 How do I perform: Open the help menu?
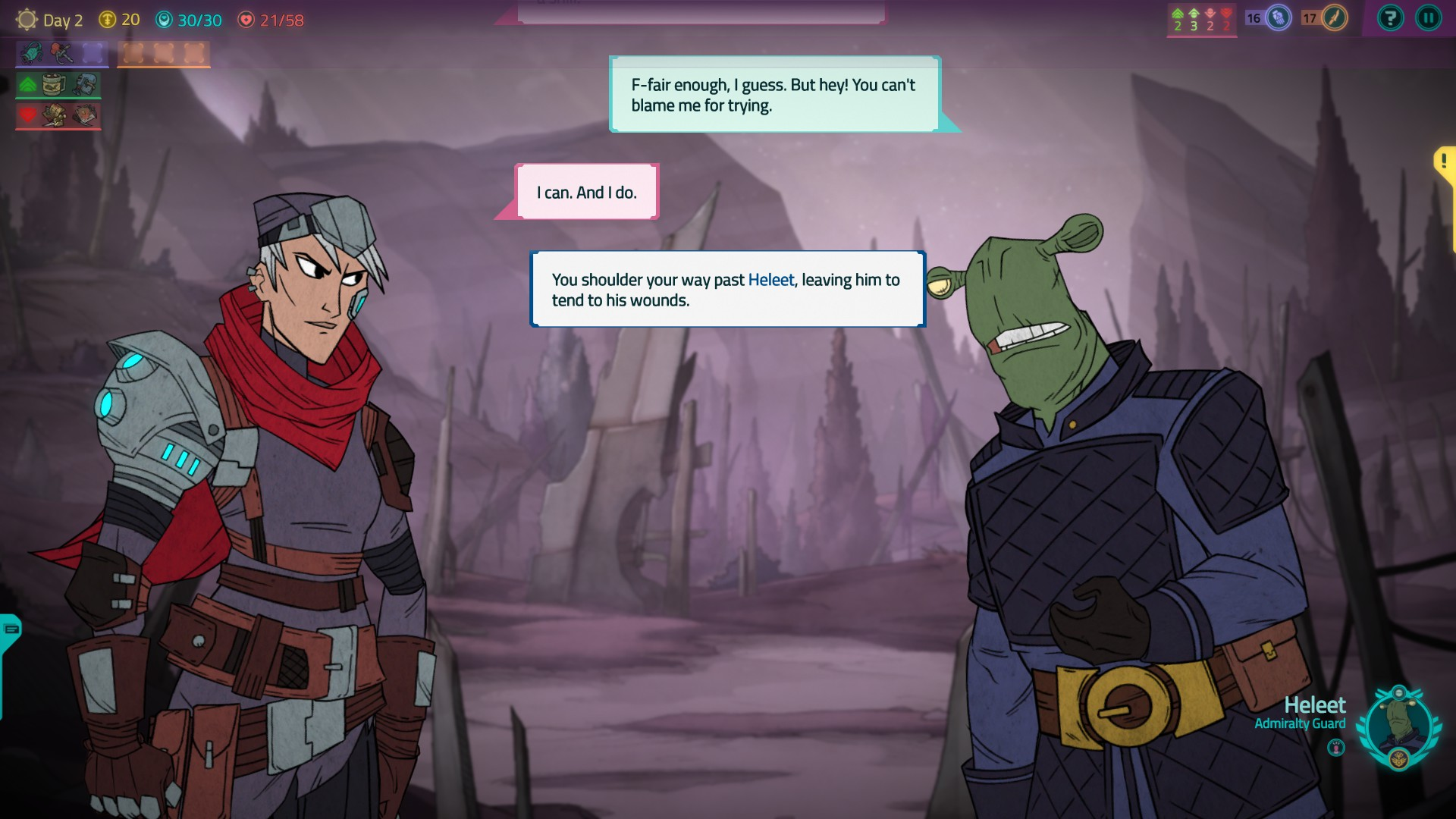pyautogui.click(x=1390, y=19)
